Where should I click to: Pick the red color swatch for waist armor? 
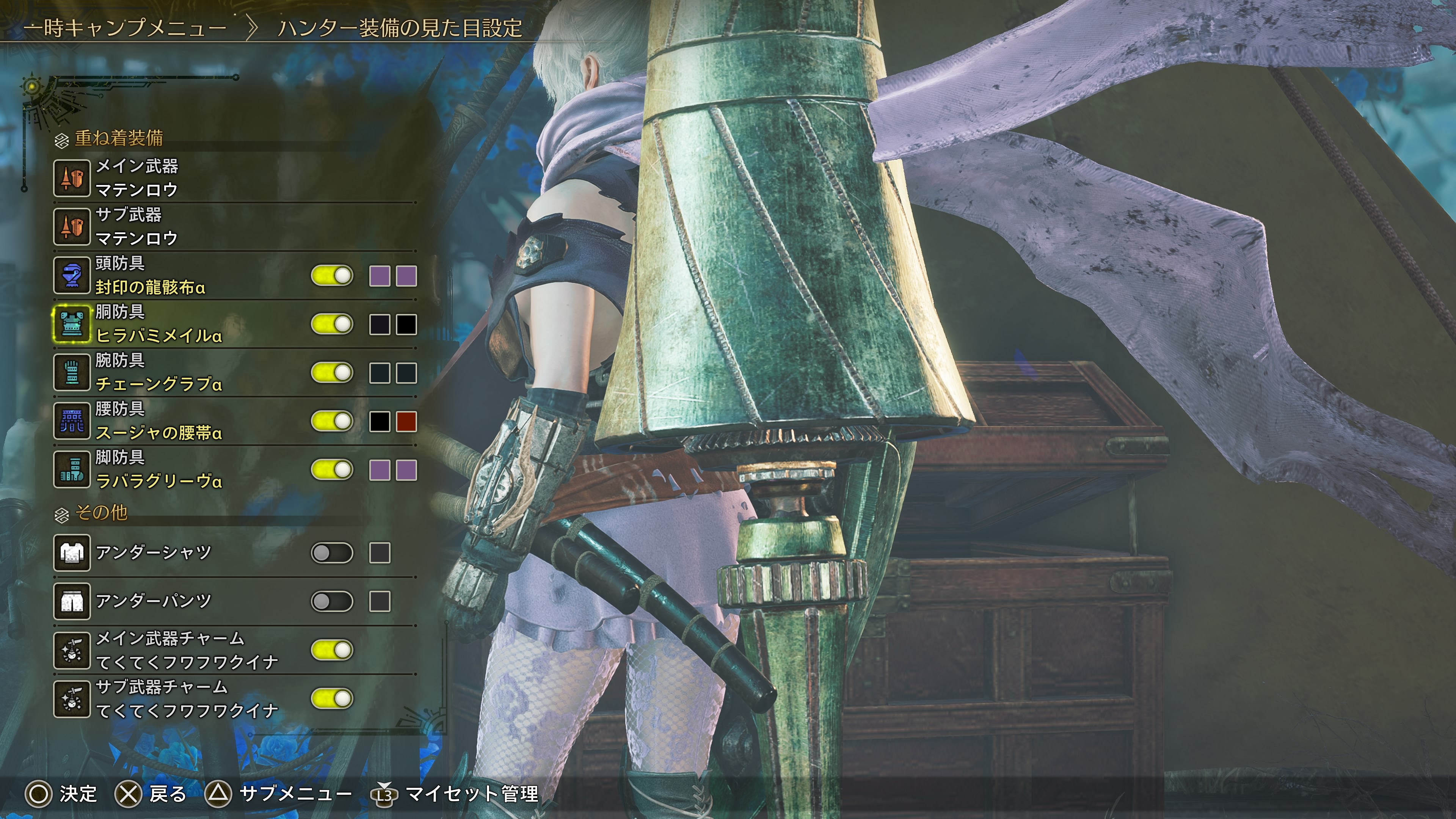[x=406, y=422]
